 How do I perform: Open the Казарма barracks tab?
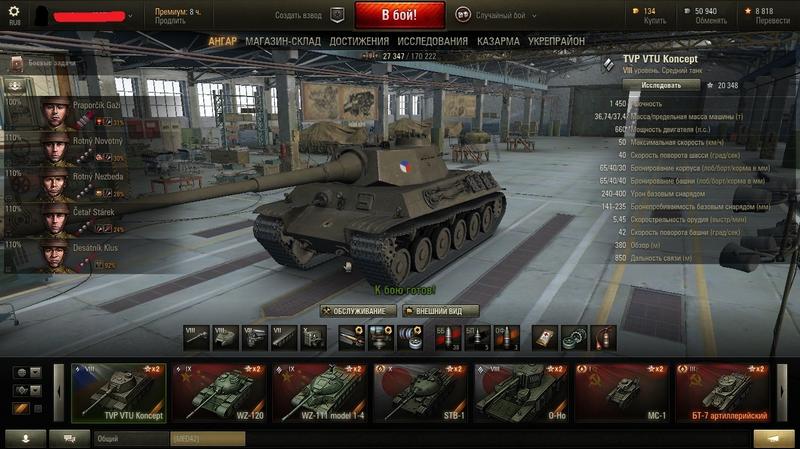(498, 41)
